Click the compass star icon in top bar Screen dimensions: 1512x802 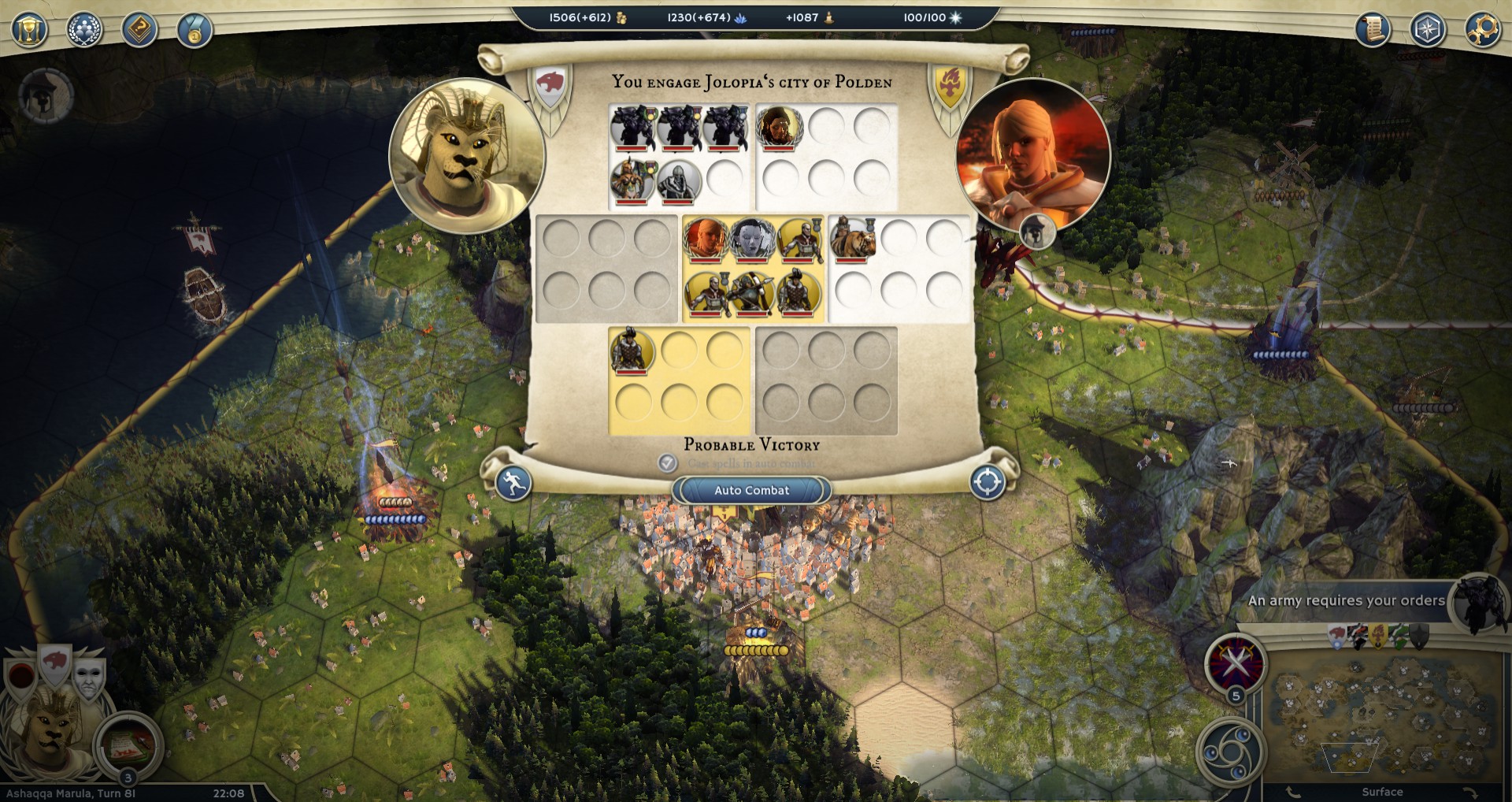pos(1427,31)
